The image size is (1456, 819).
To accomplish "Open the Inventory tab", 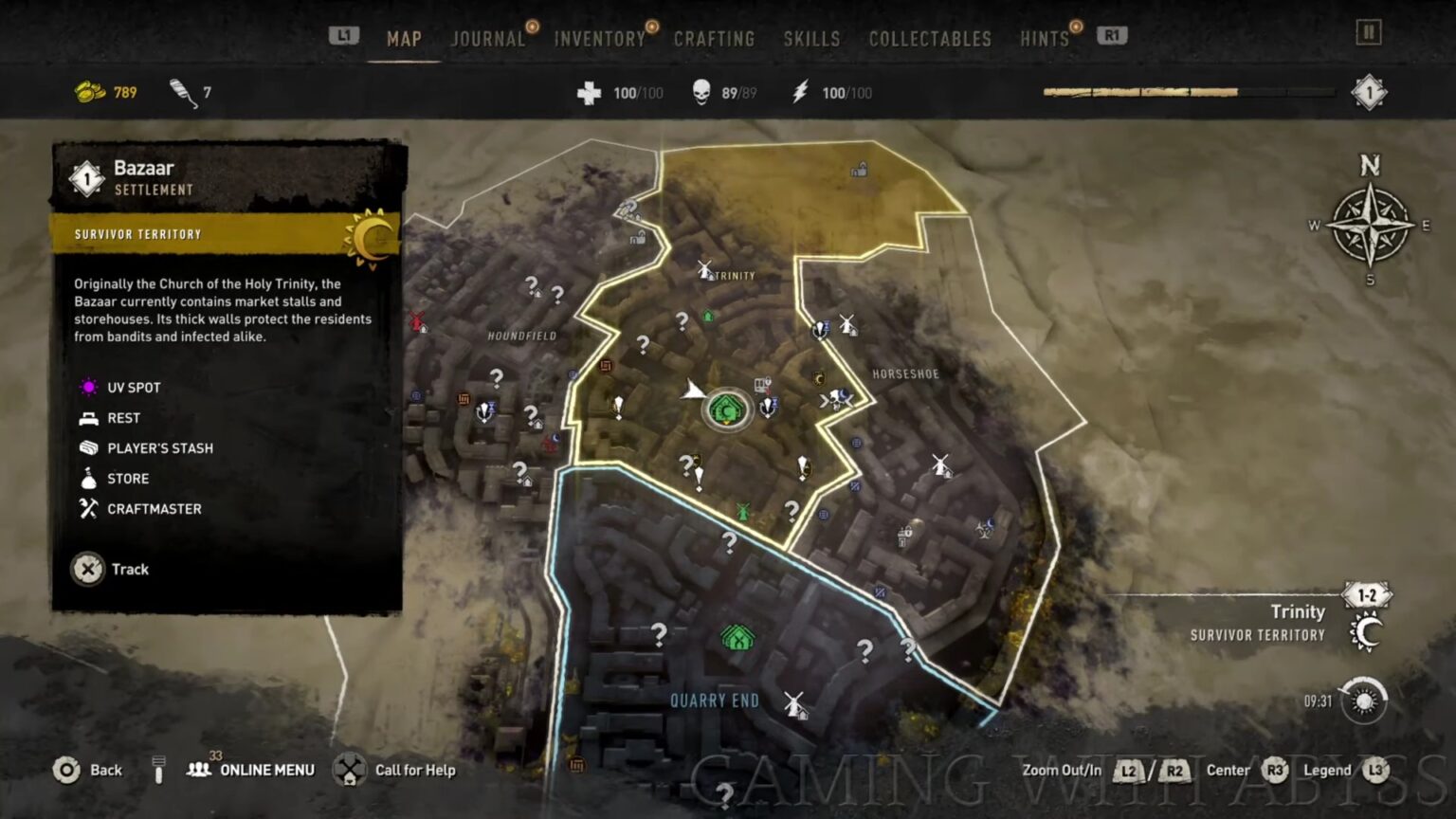I will click(599, 39).
